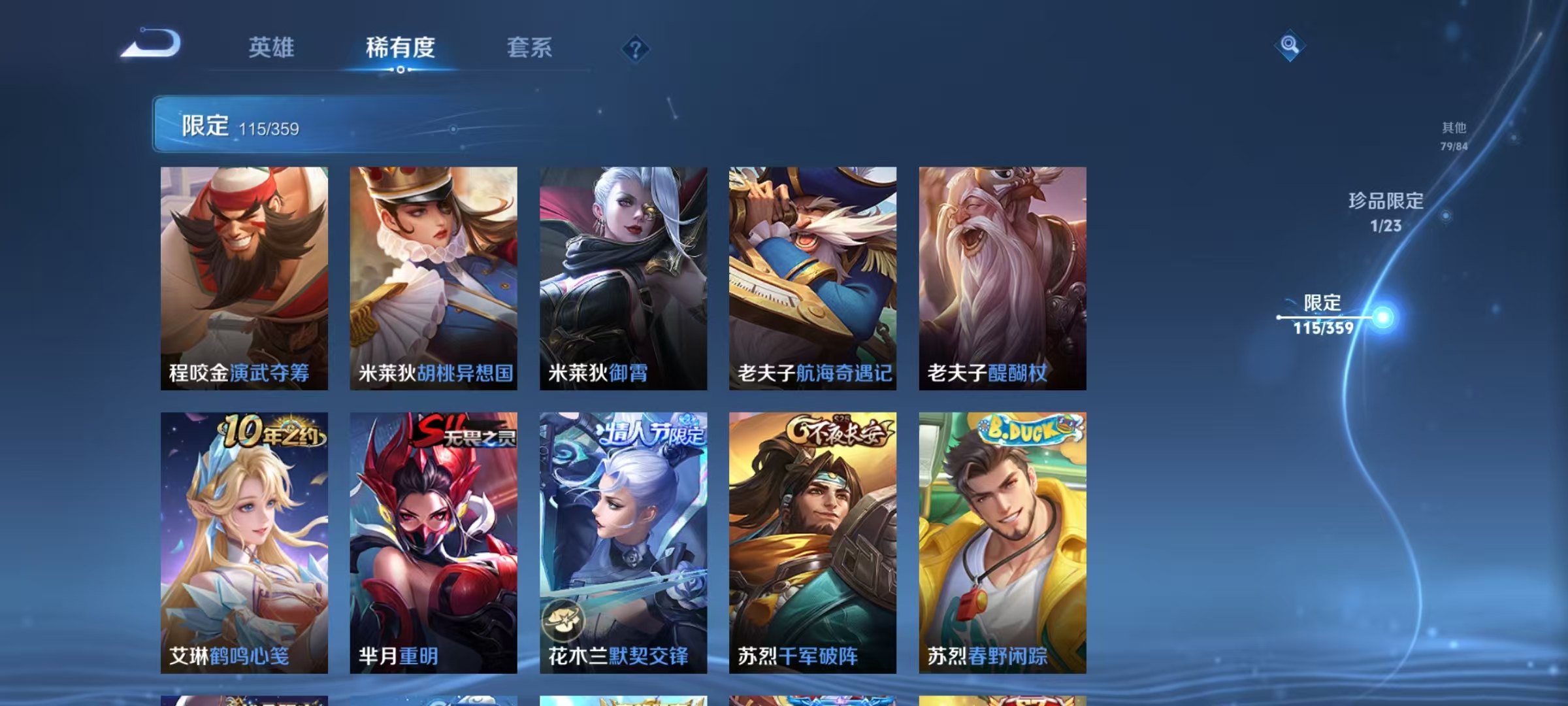1568x706 pixels.
Task: Switch to the 套系 tab
Action: point(529,48)
